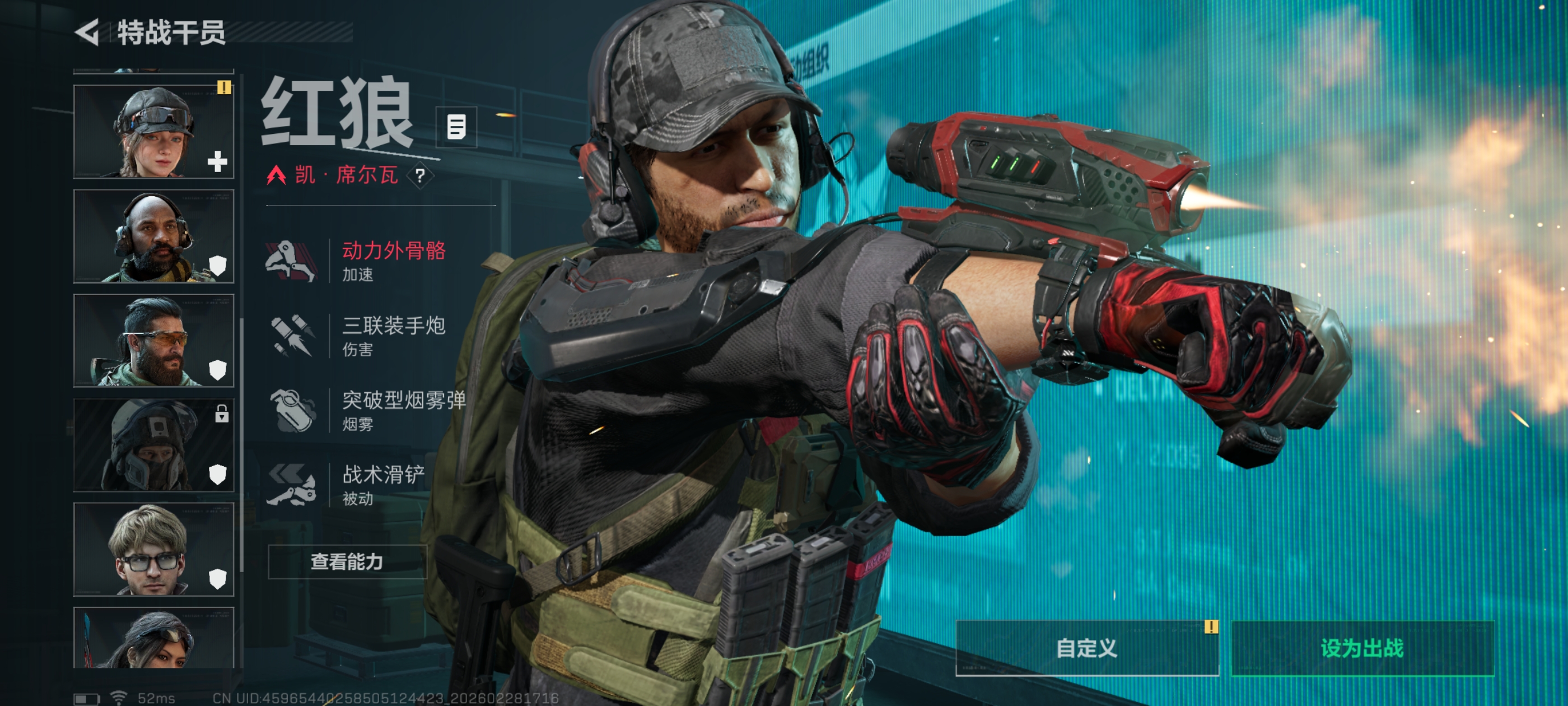Select the female operator with goggles and cap
The height and width of the screenshot is (706, 1568).
[153, 132]
